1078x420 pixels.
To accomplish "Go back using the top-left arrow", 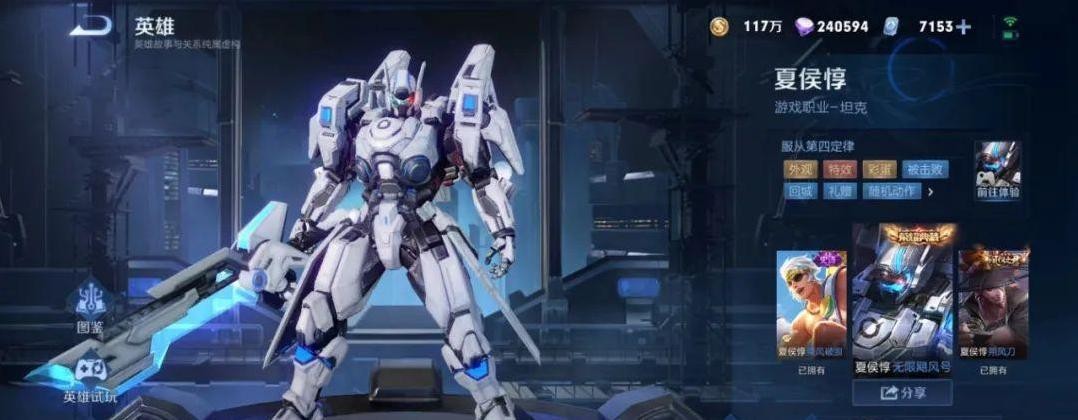I will click(92, 26).
